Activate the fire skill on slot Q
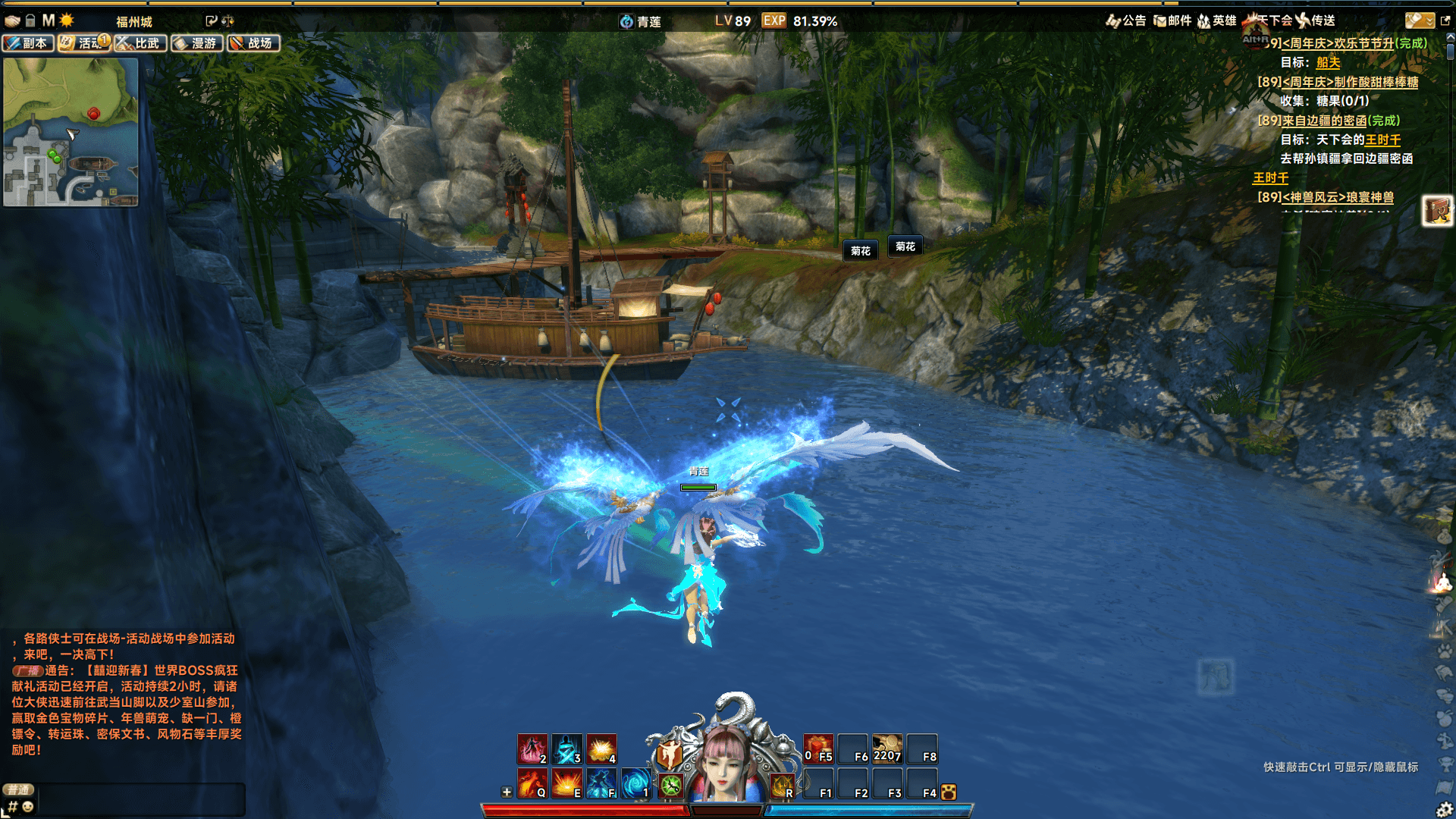This screenshot has height=819, width=1456. pyautogui.click(x=532, y=783)
